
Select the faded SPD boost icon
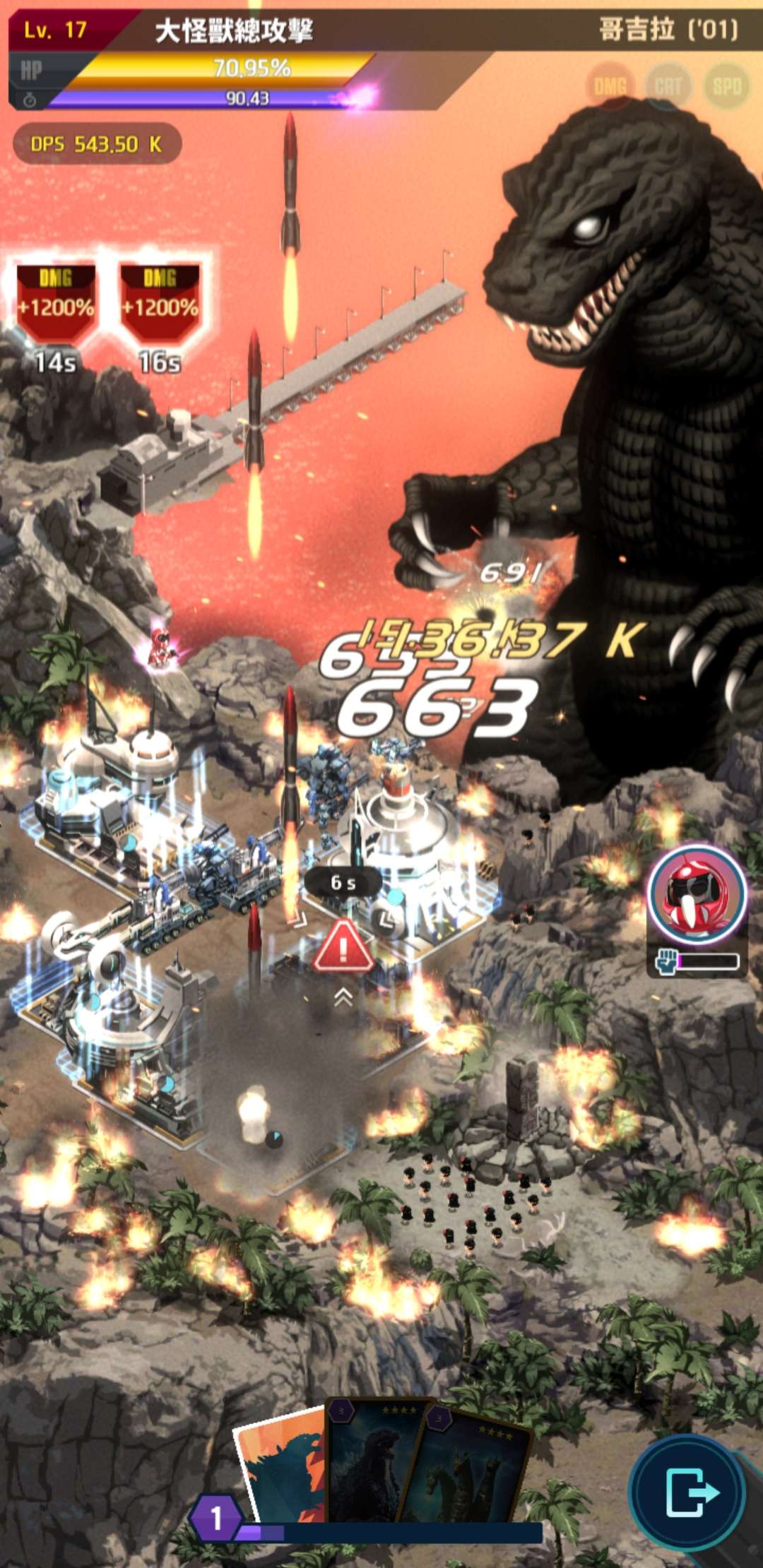tap(726, 86)
